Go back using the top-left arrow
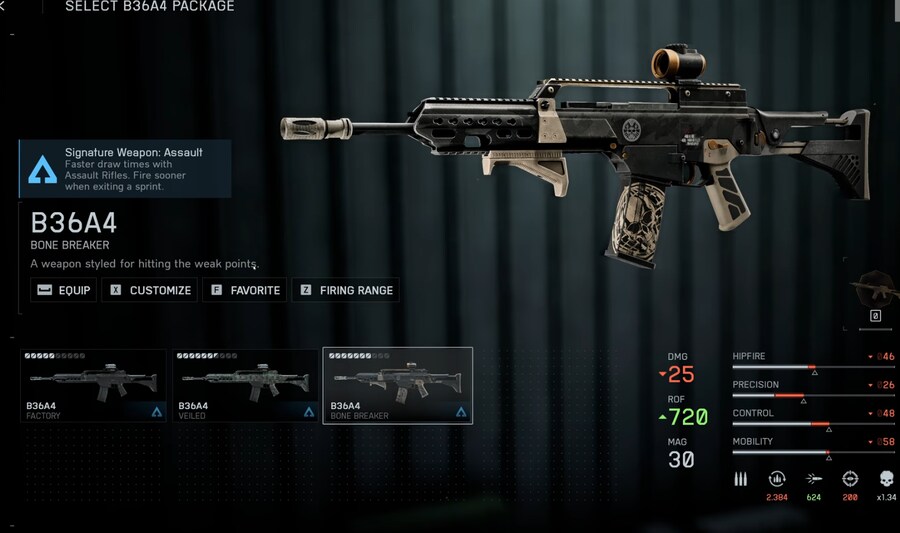900x533 pixels. (x=3, y=6)
